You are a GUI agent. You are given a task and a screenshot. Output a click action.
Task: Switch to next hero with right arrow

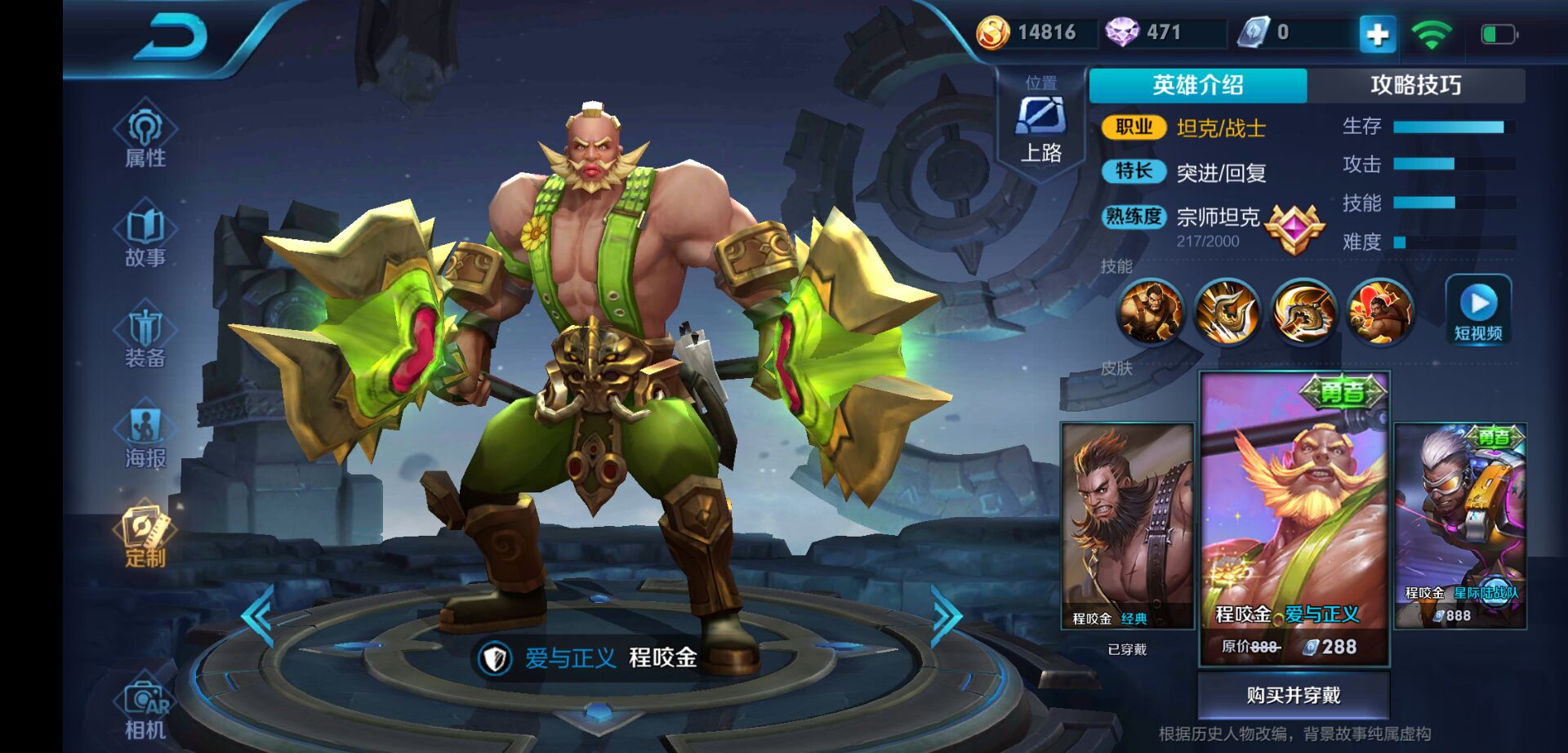947,617
